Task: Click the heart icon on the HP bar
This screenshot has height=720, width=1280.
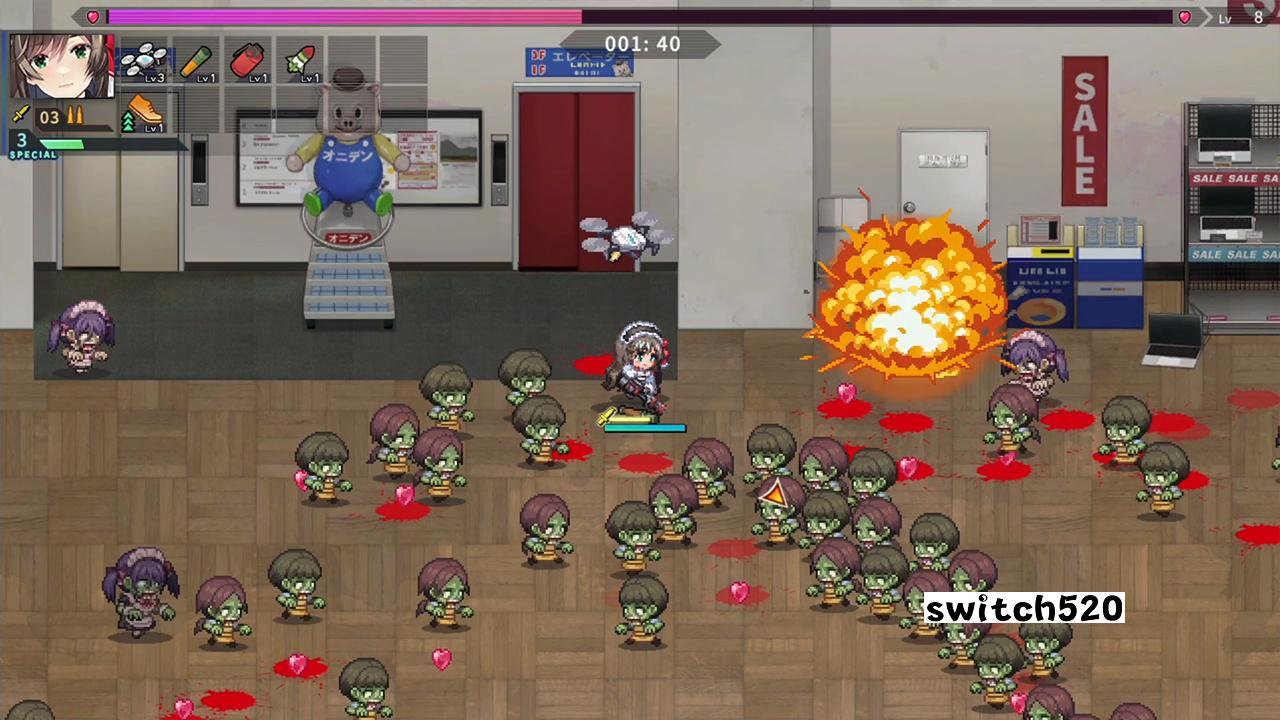Action: point(92,16)
